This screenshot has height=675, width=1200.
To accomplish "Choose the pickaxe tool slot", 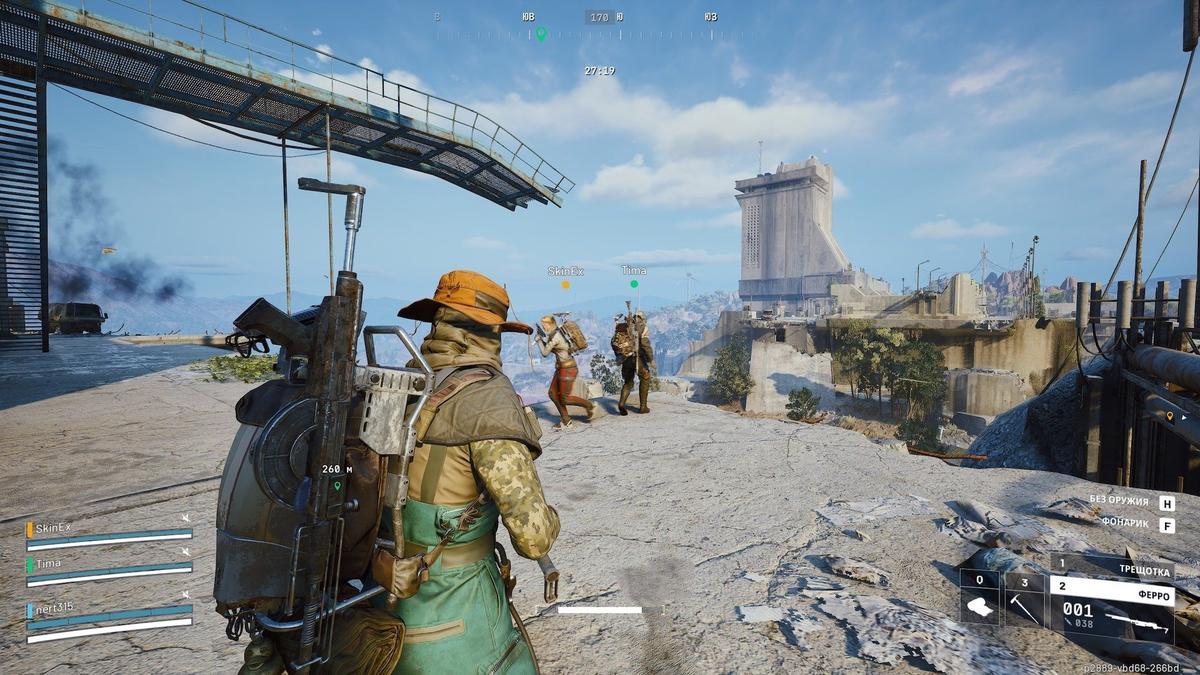I will pyautogui.click(x=1024, y=600).
